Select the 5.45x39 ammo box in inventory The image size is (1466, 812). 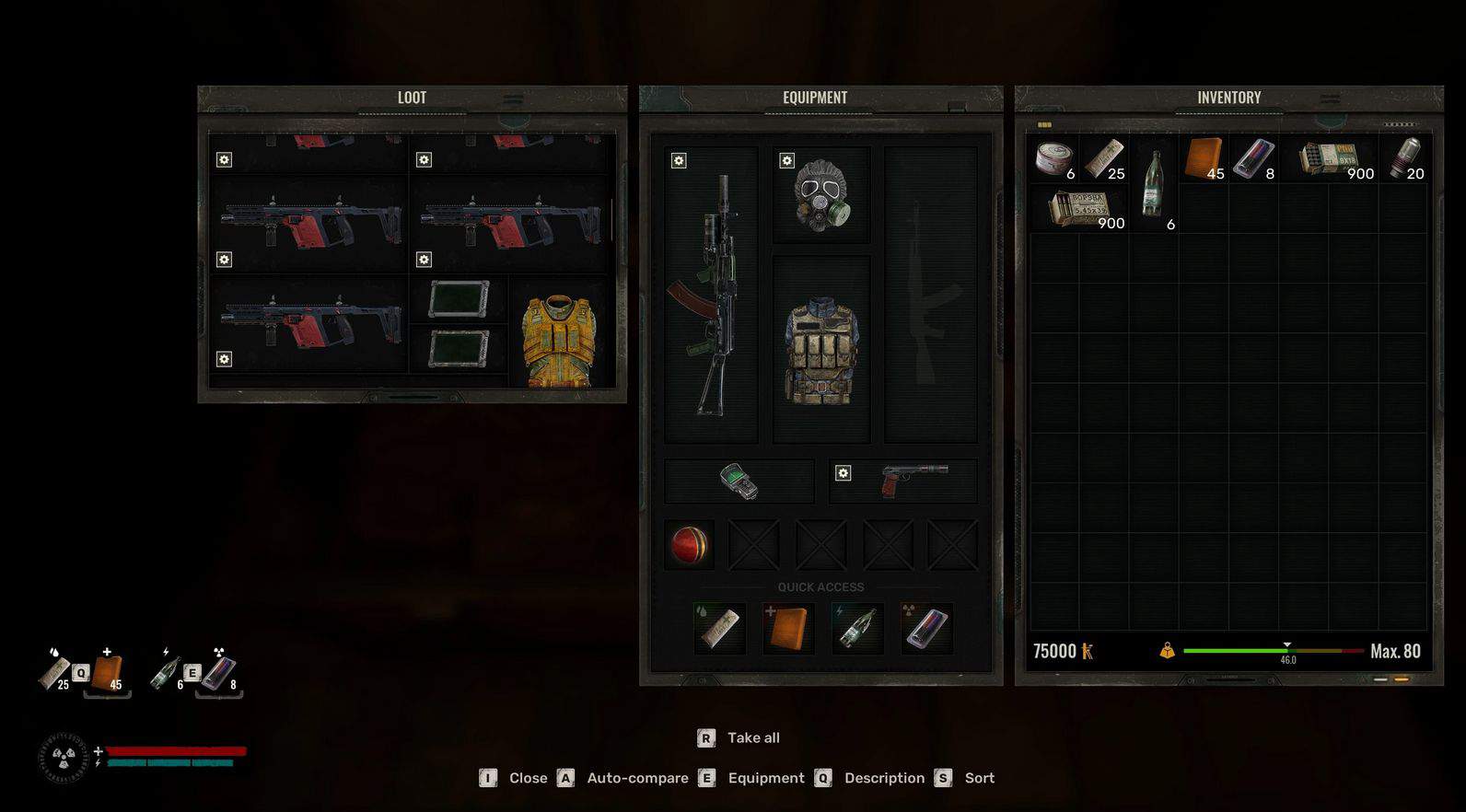(1077, 208)
